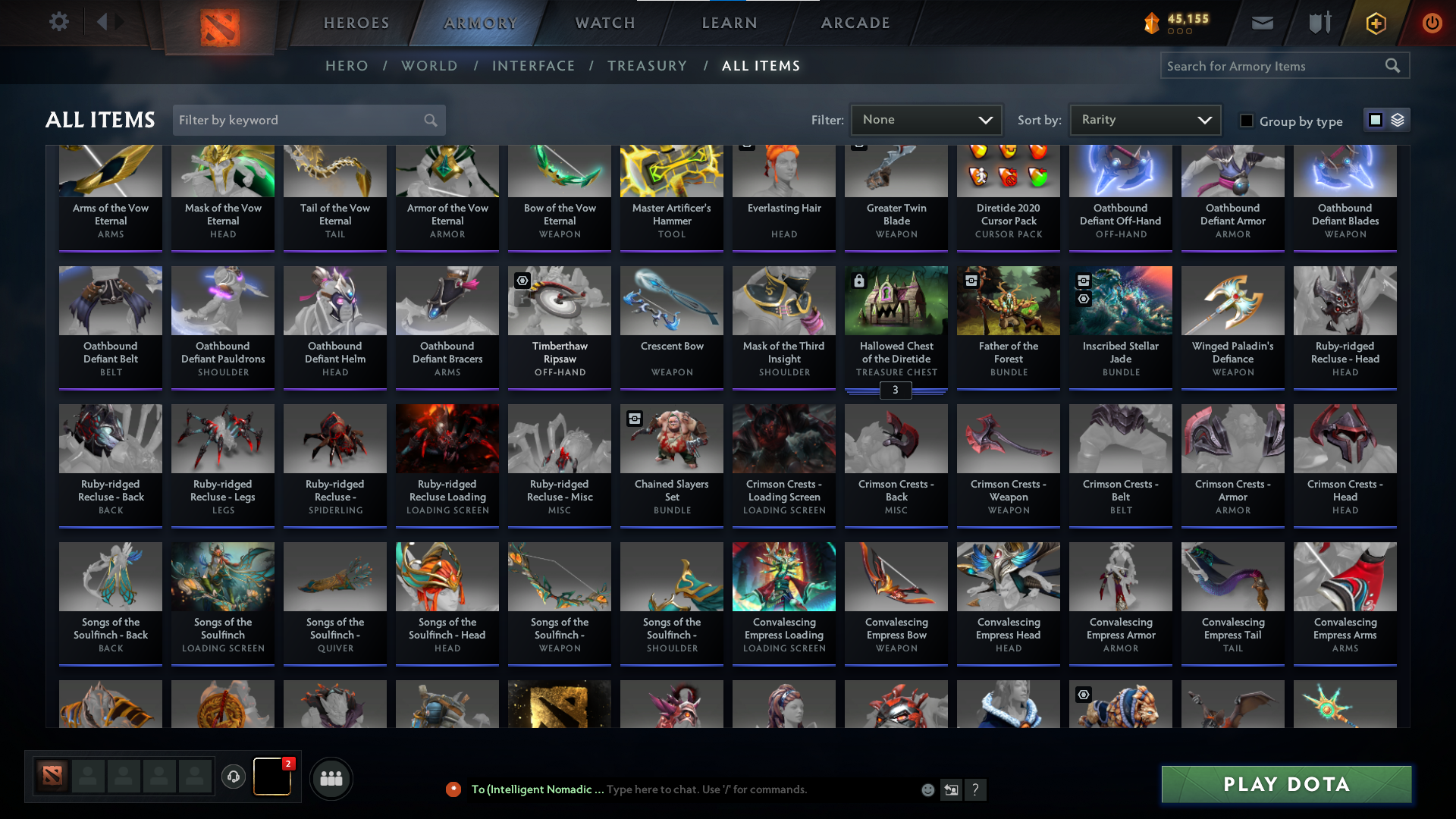
Task: Open the Filter dropdown set to None
Action: coord(926,120)
